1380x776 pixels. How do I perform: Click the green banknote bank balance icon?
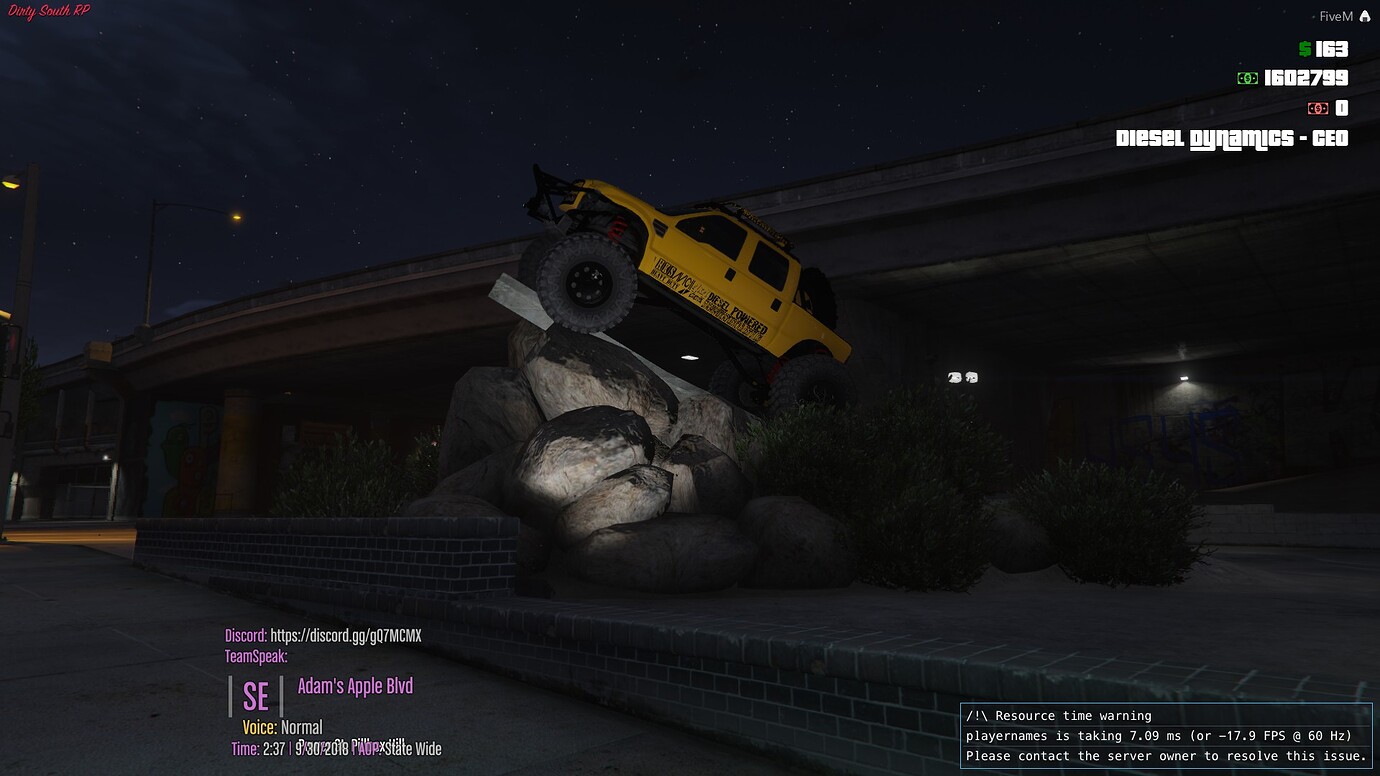tap(1248, 78)
